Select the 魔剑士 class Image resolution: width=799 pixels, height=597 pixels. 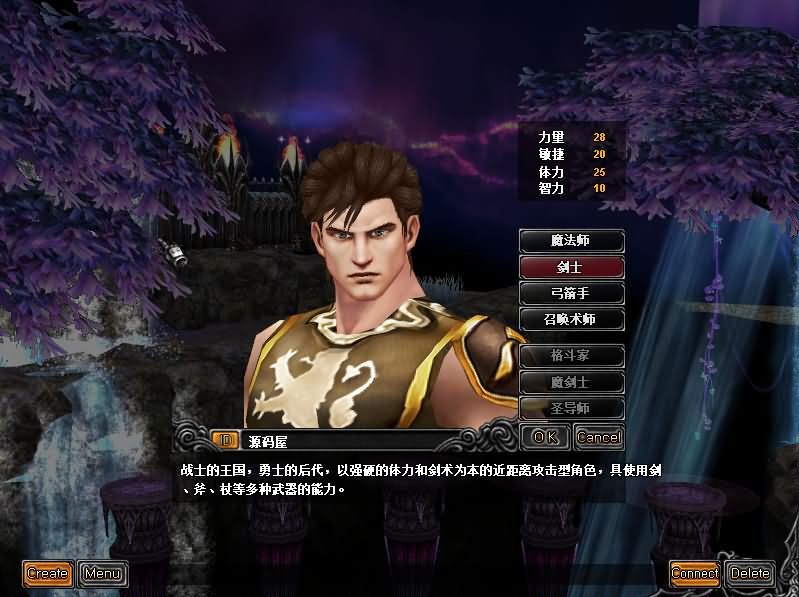coord(572,381)
